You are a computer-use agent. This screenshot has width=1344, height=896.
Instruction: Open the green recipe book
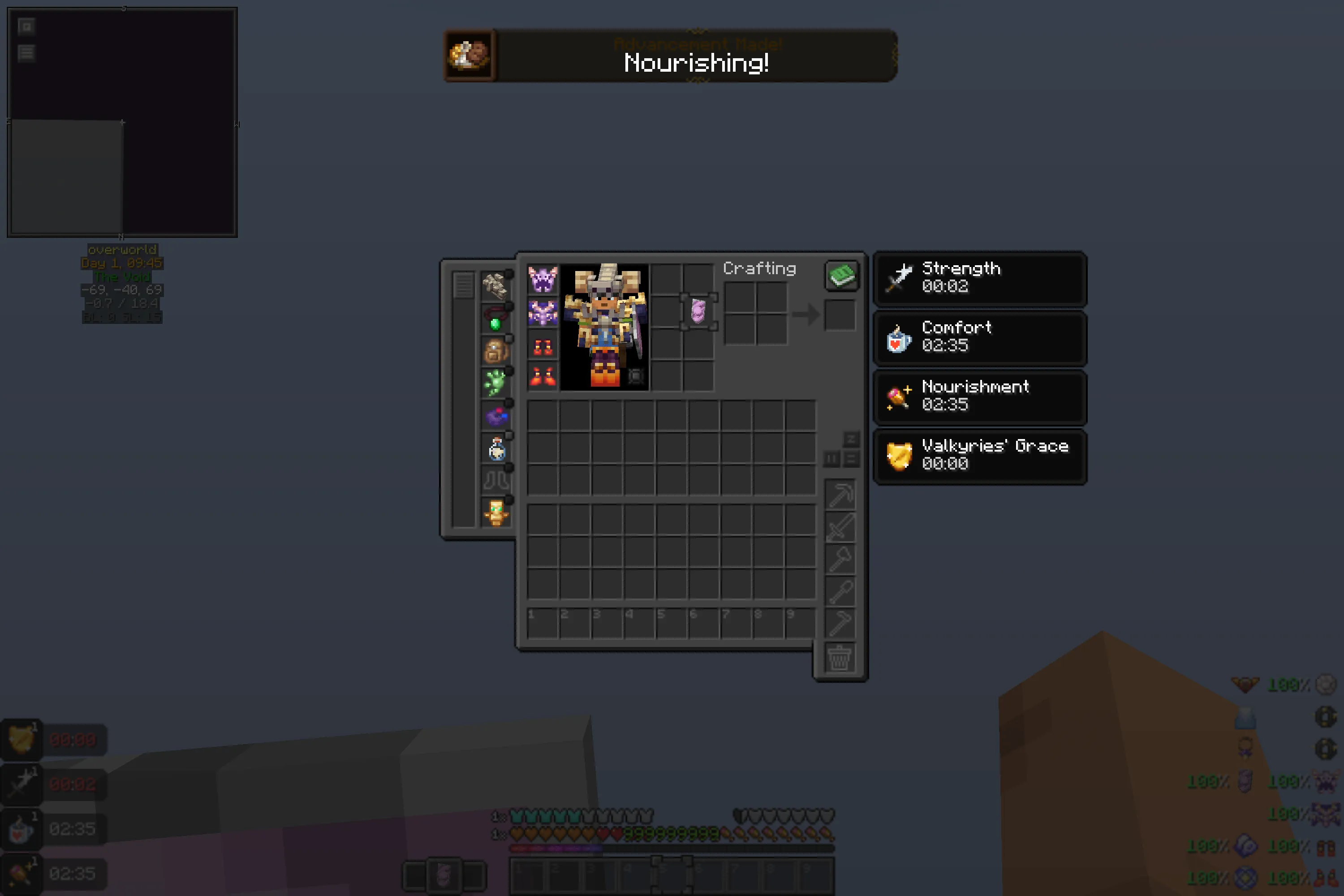click(x=842, y=276)
